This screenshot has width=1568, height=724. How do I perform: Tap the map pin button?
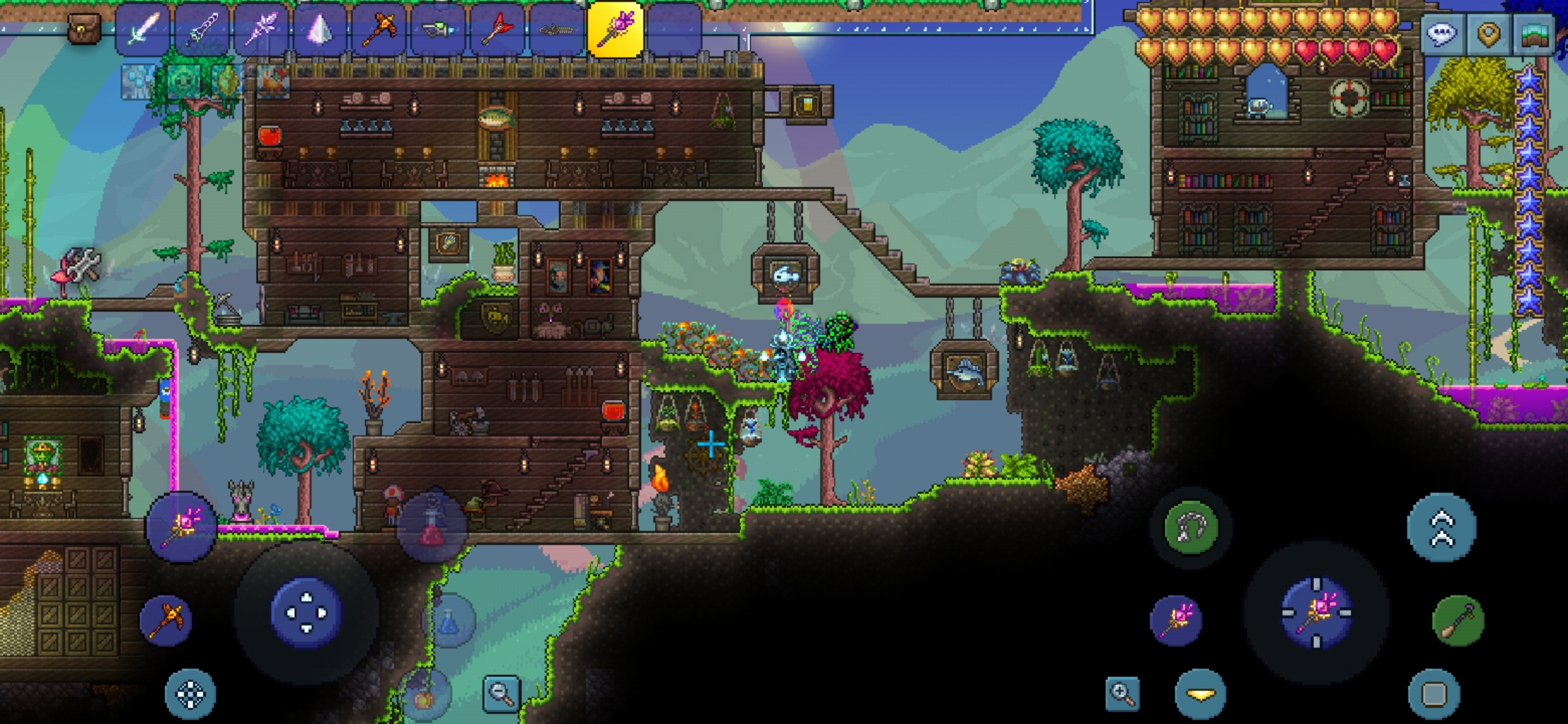click(1488, 34)
